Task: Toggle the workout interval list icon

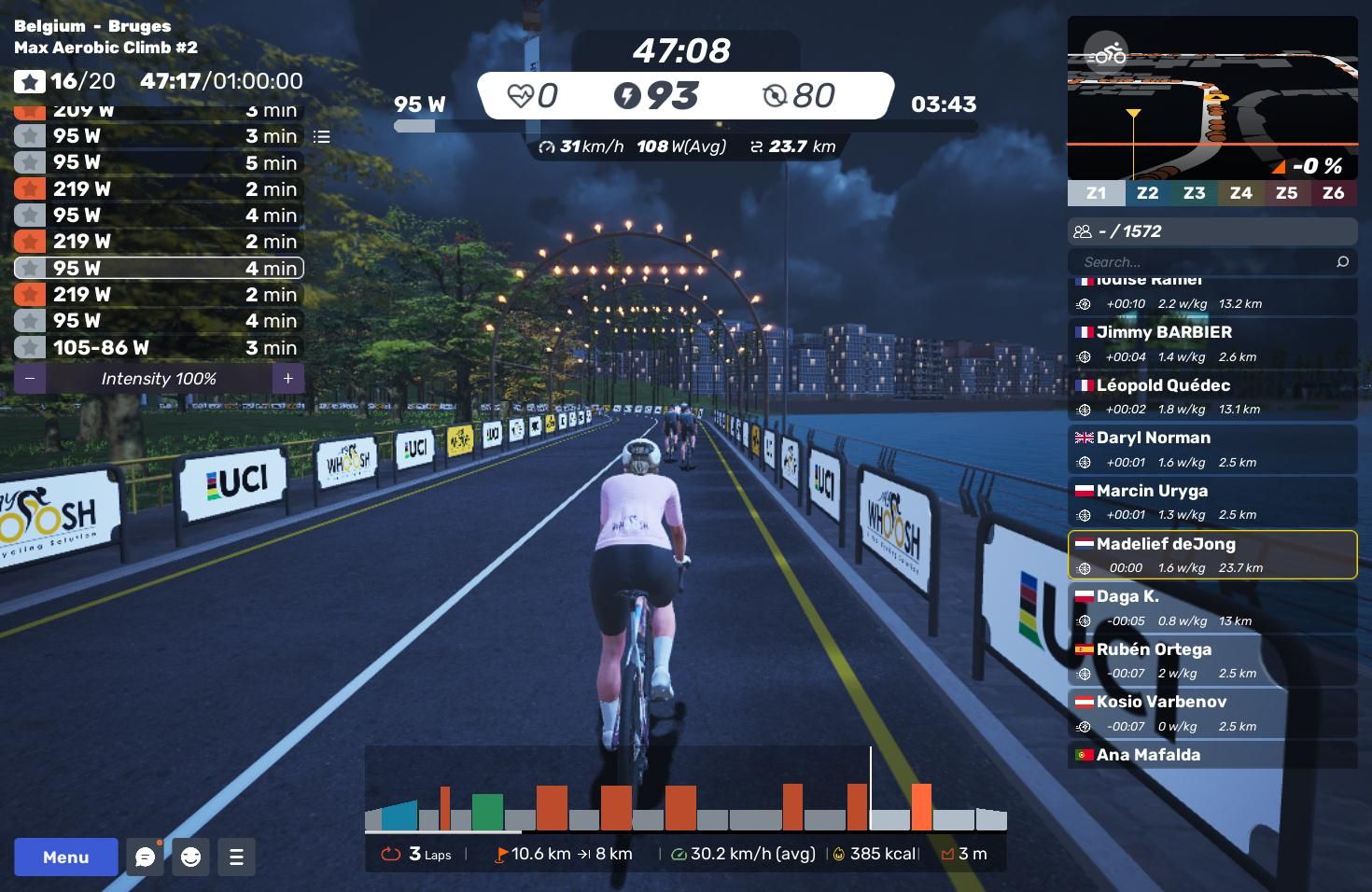Action: click(x=322, y=137)
